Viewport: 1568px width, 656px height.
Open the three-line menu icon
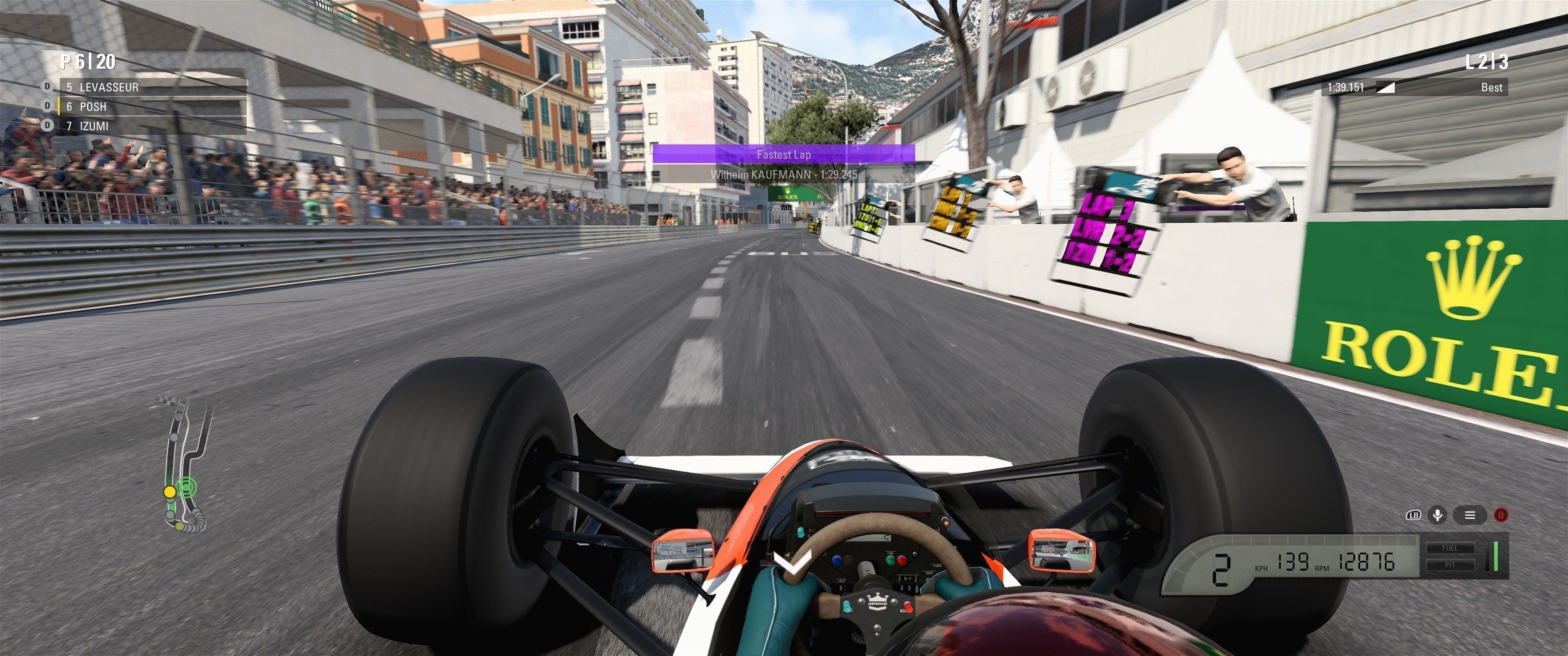[1470, 515]
